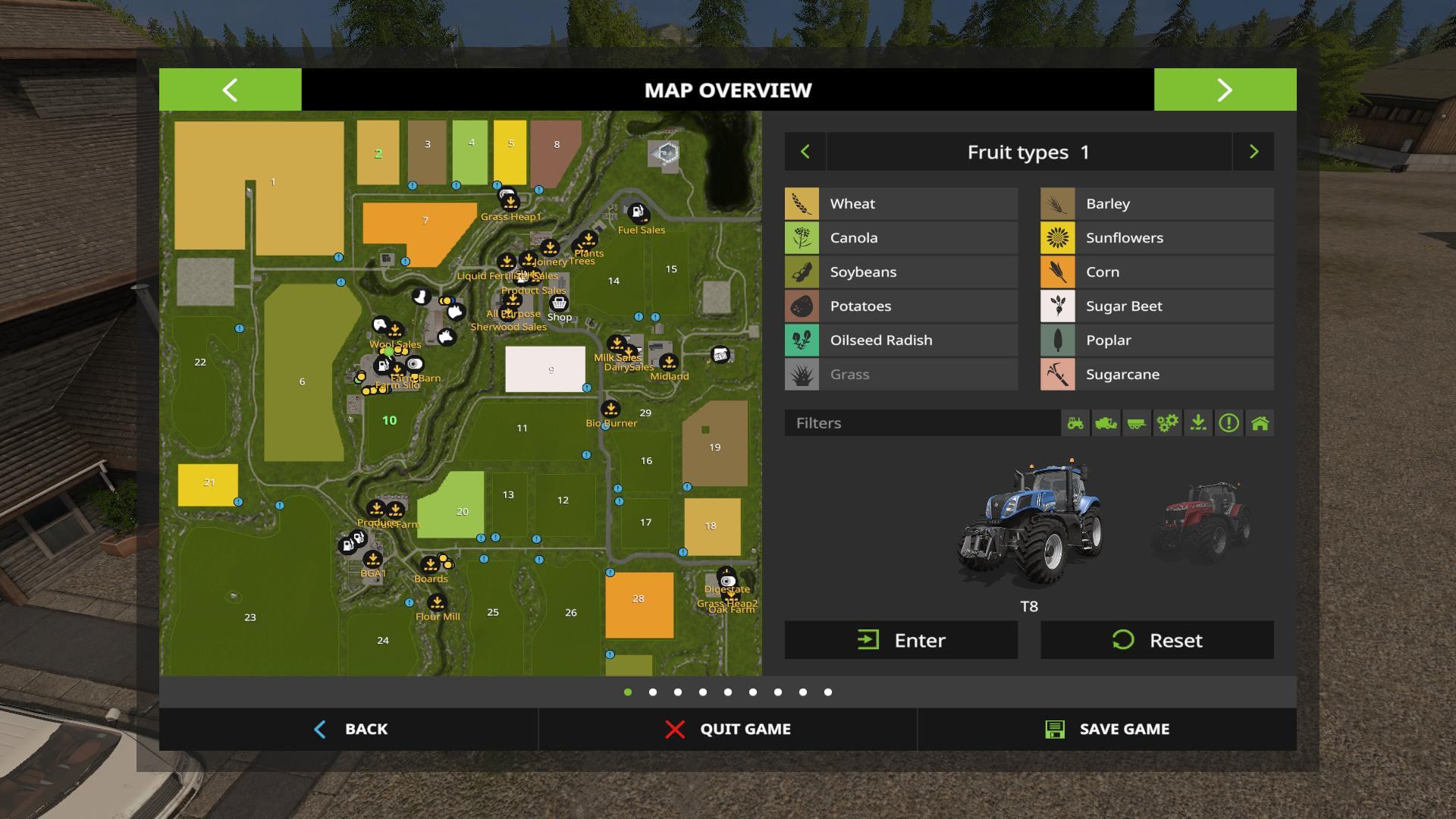Toggle the exclamation mark map filter

pos(1228,423)
